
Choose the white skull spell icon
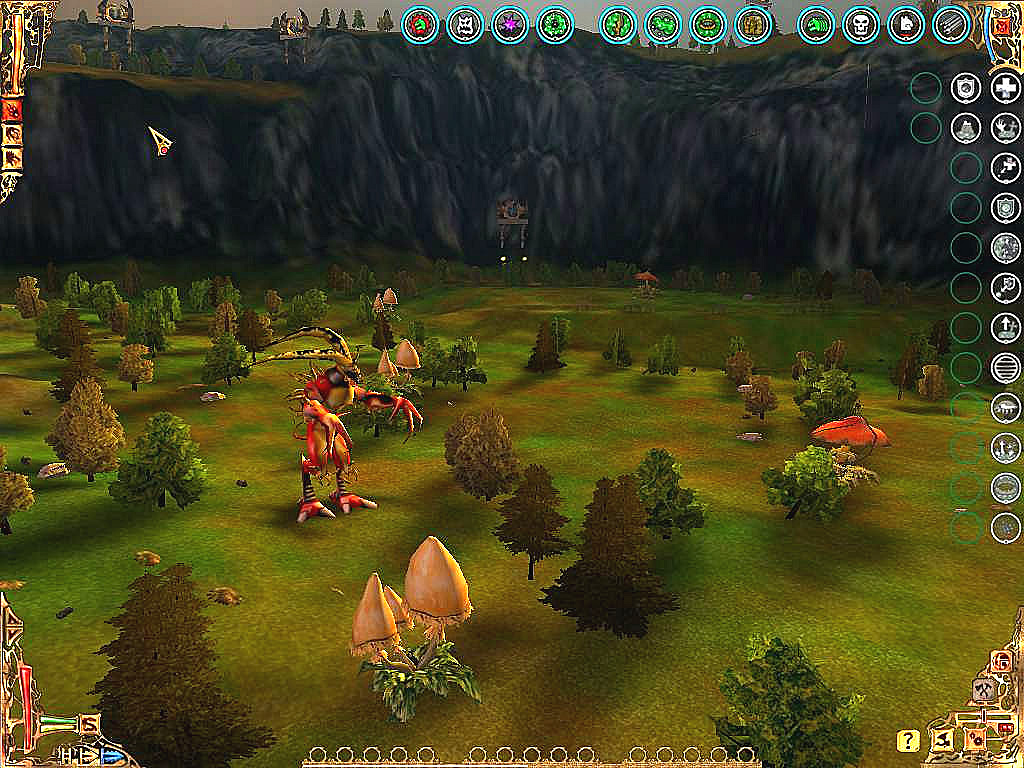pyautogui.click(x=861, y=24)
